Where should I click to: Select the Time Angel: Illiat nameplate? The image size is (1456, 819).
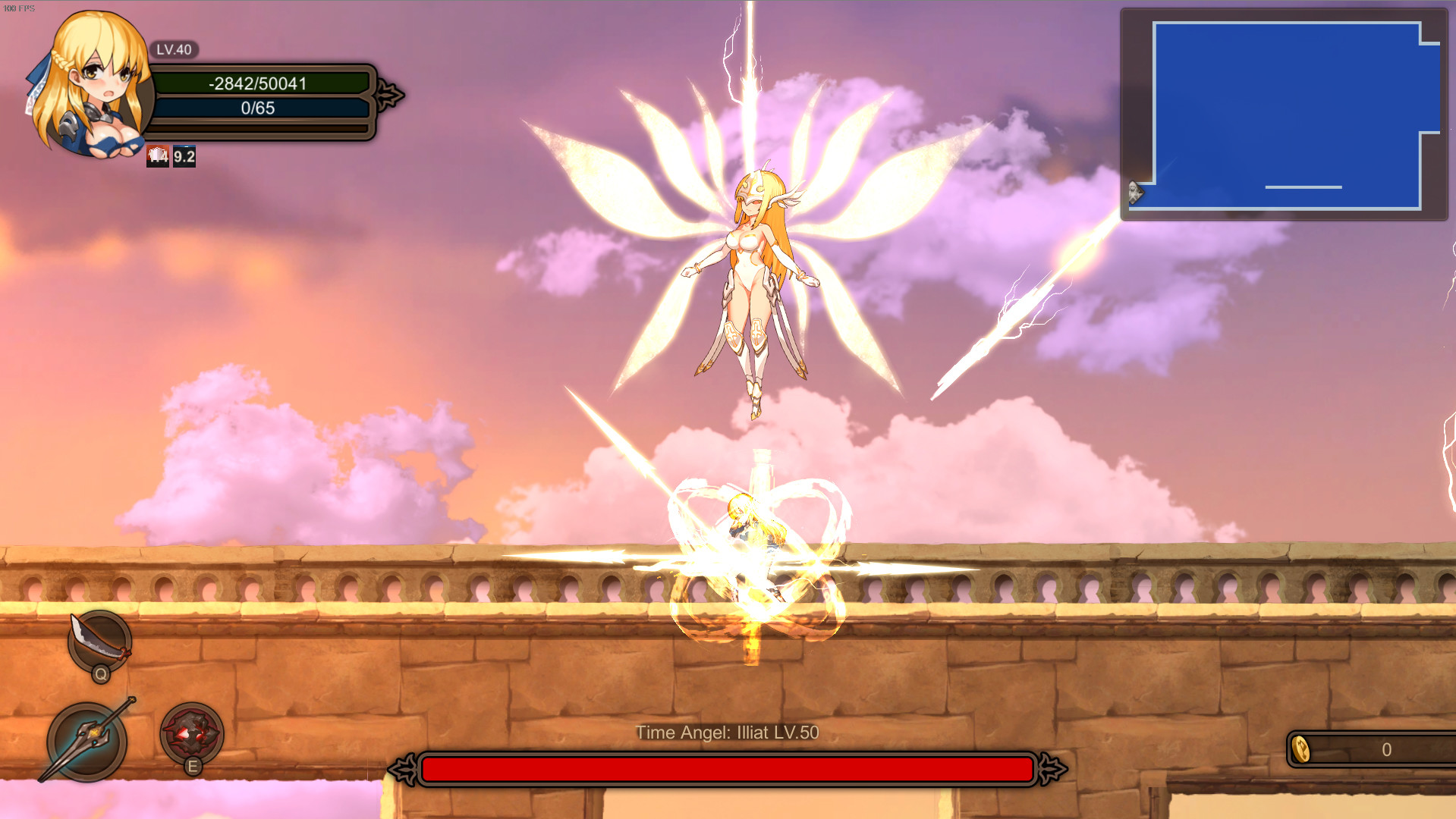coord(727,733)
